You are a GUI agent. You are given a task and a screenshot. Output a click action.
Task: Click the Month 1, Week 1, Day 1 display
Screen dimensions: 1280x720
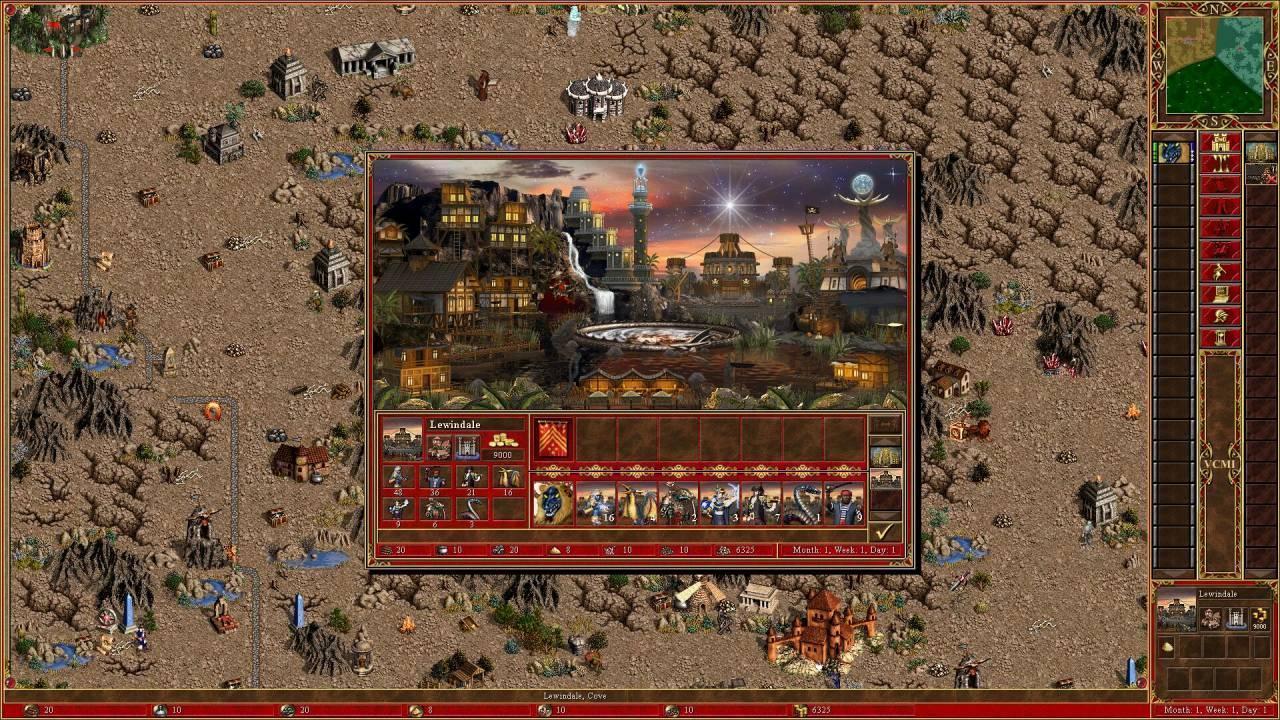(843, 549)
